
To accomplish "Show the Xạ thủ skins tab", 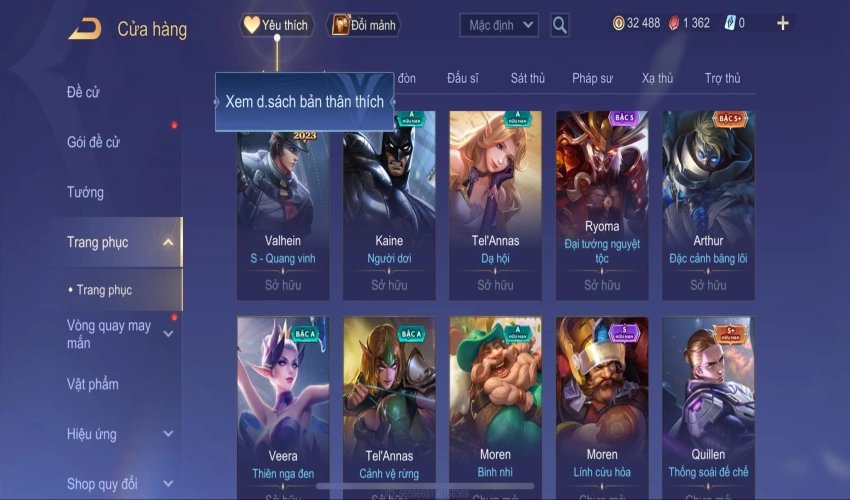I will coord(657,78).
